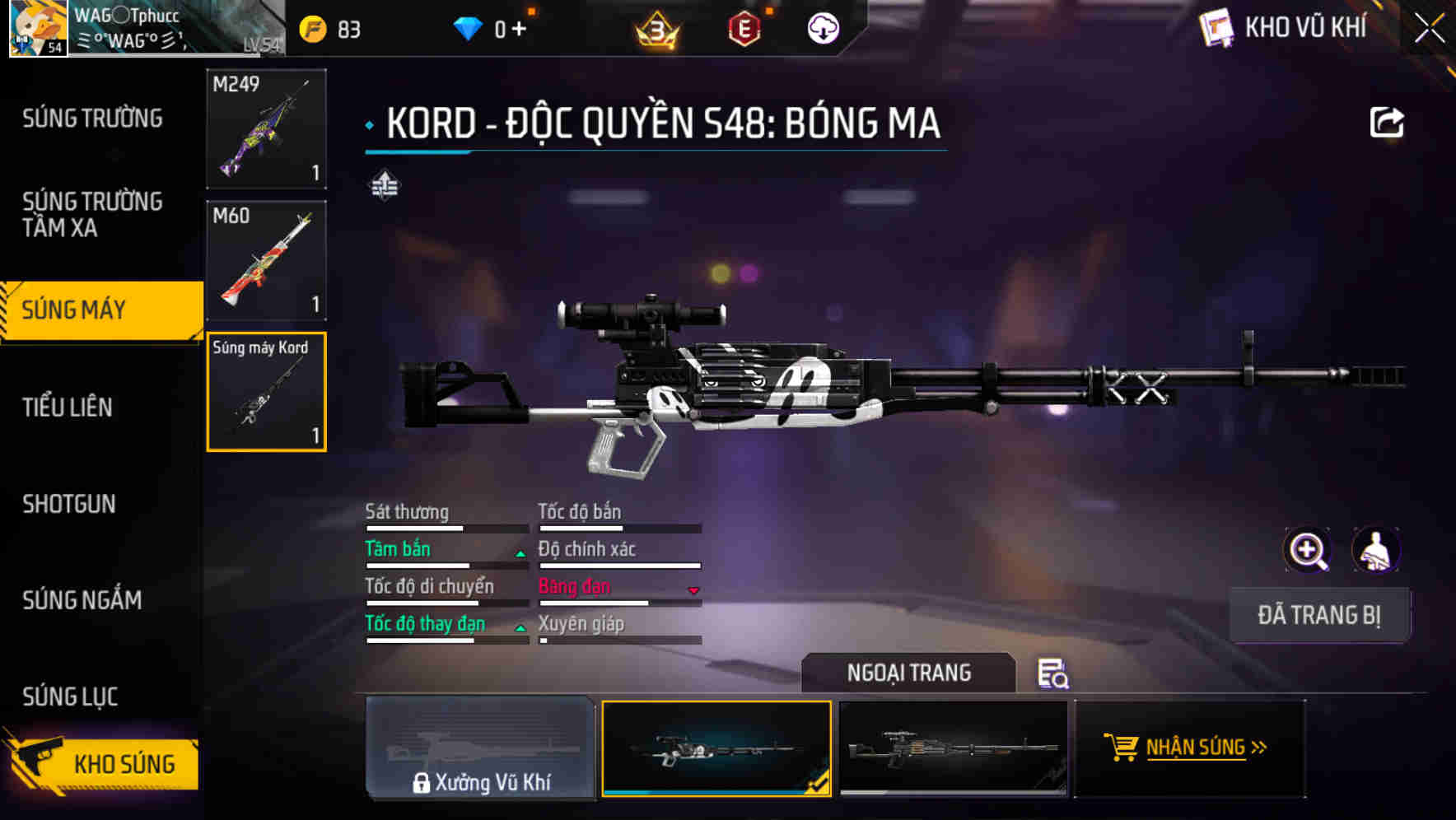Choose the Súng máy Kord thumbnail

266,392
